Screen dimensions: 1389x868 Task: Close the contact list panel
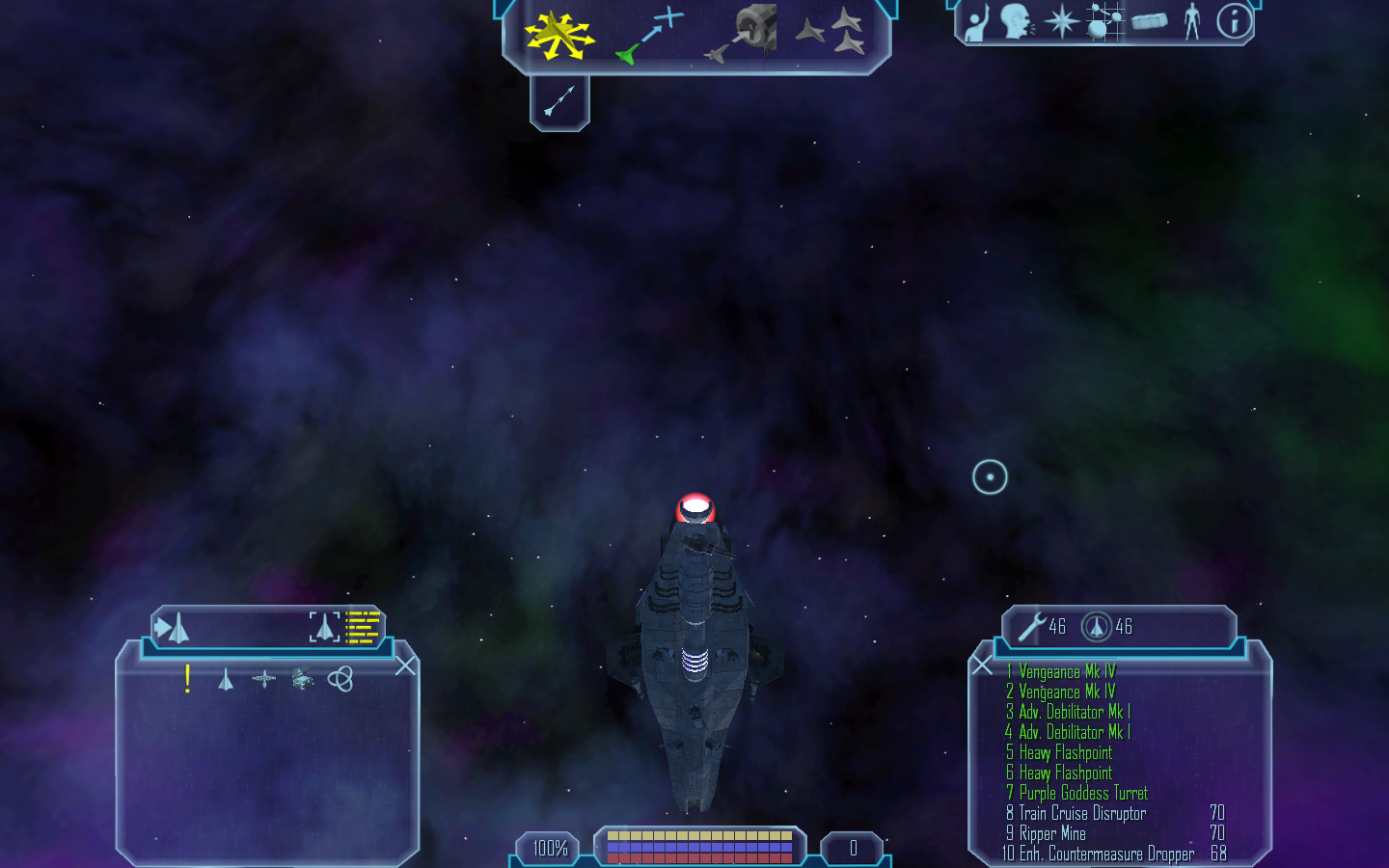pyautogui.click(x=406, y=665)
